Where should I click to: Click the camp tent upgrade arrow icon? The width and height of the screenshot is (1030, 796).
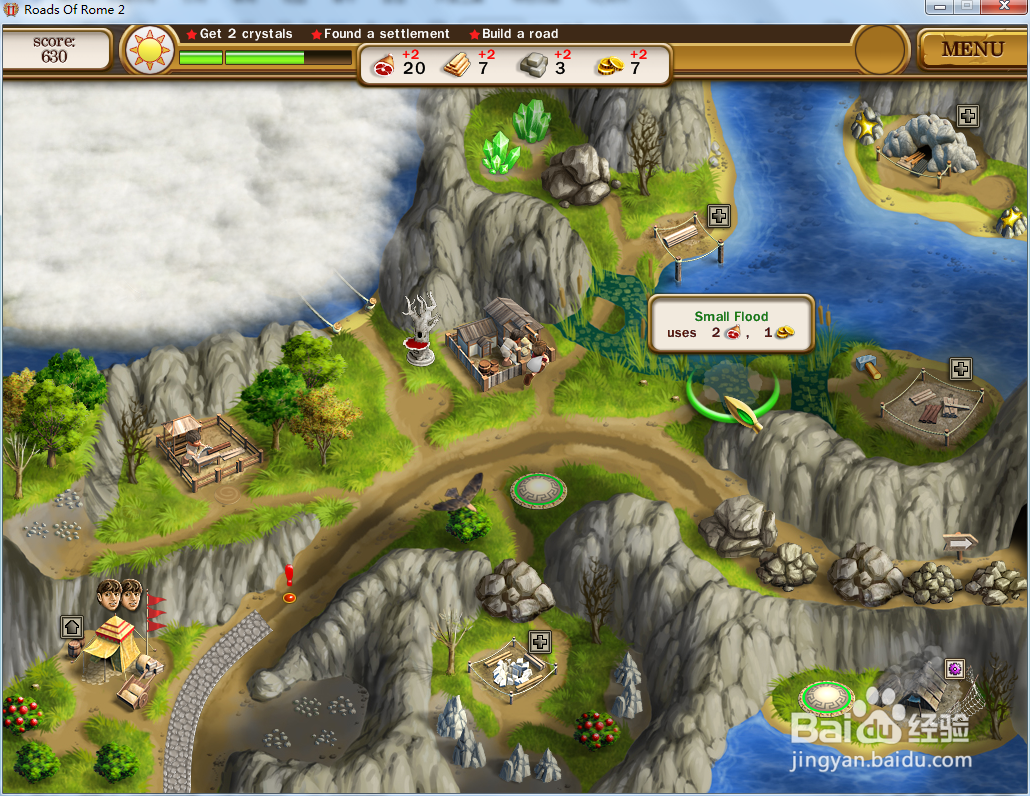click(72, 627)
